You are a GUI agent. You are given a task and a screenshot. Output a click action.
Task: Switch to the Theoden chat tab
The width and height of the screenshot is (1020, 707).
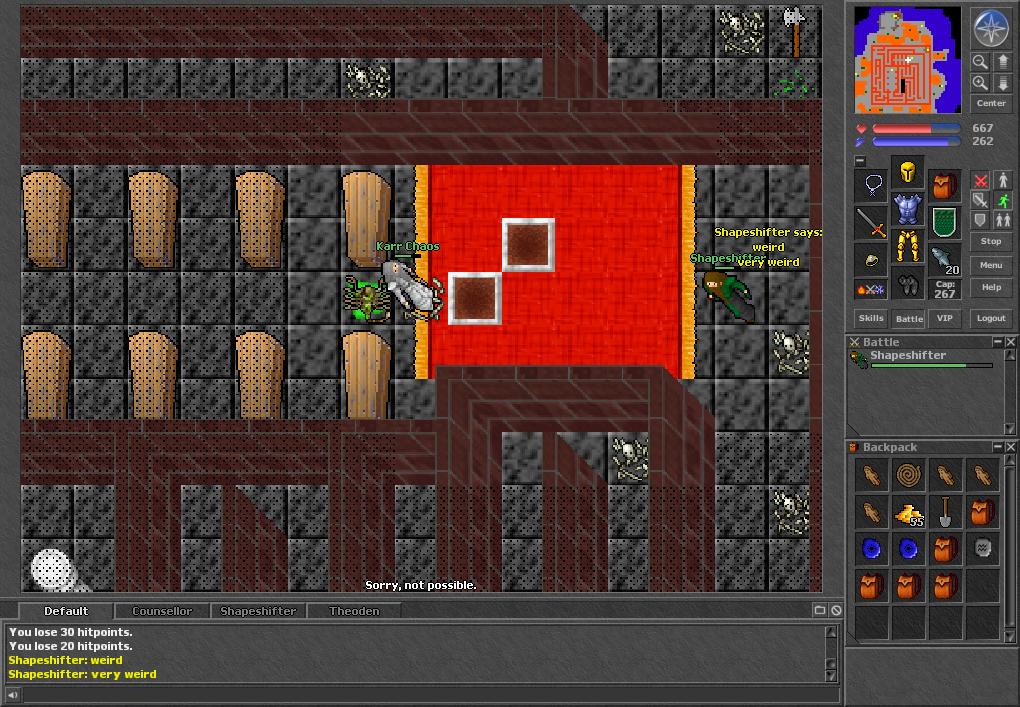point(354,611)
